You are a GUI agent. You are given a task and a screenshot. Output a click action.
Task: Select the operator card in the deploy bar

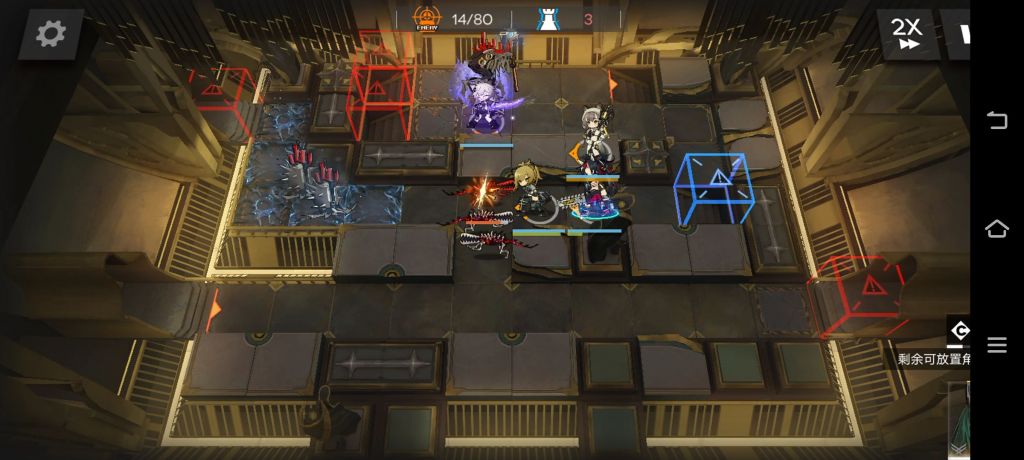pos(958,422)
